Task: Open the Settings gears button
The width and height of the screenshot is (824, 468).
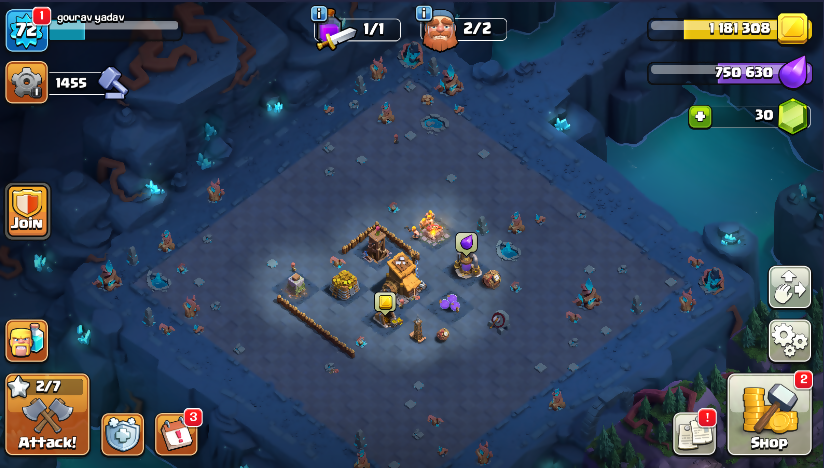Action: pos(789,341)
